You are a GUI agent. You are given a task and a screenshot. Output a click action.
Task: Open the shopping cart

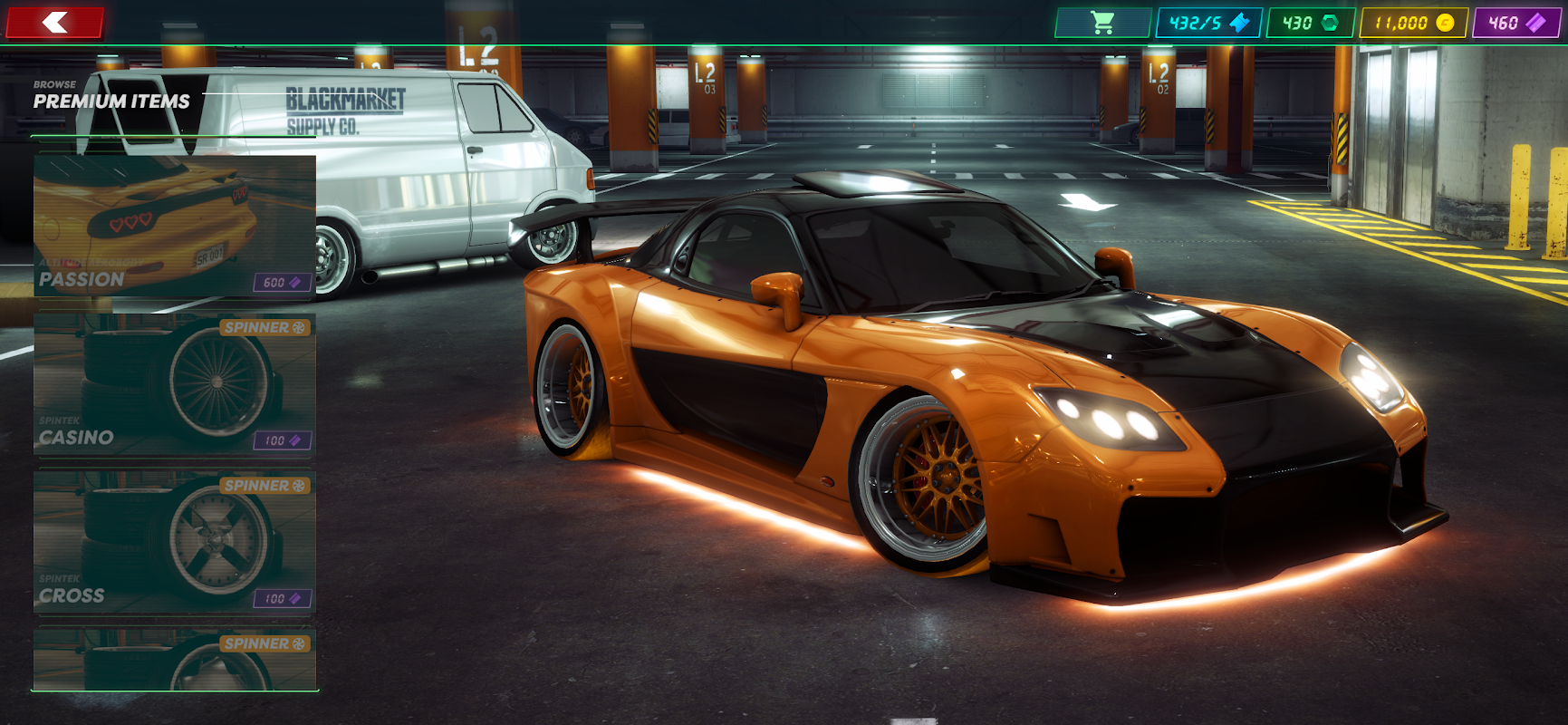click(1101, 23)
